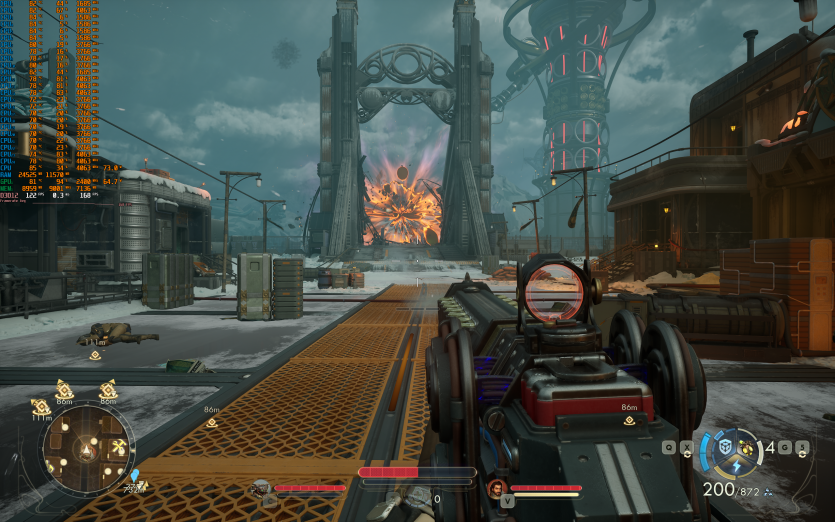Activate the lightning bolt ability icon

(735, 466)
